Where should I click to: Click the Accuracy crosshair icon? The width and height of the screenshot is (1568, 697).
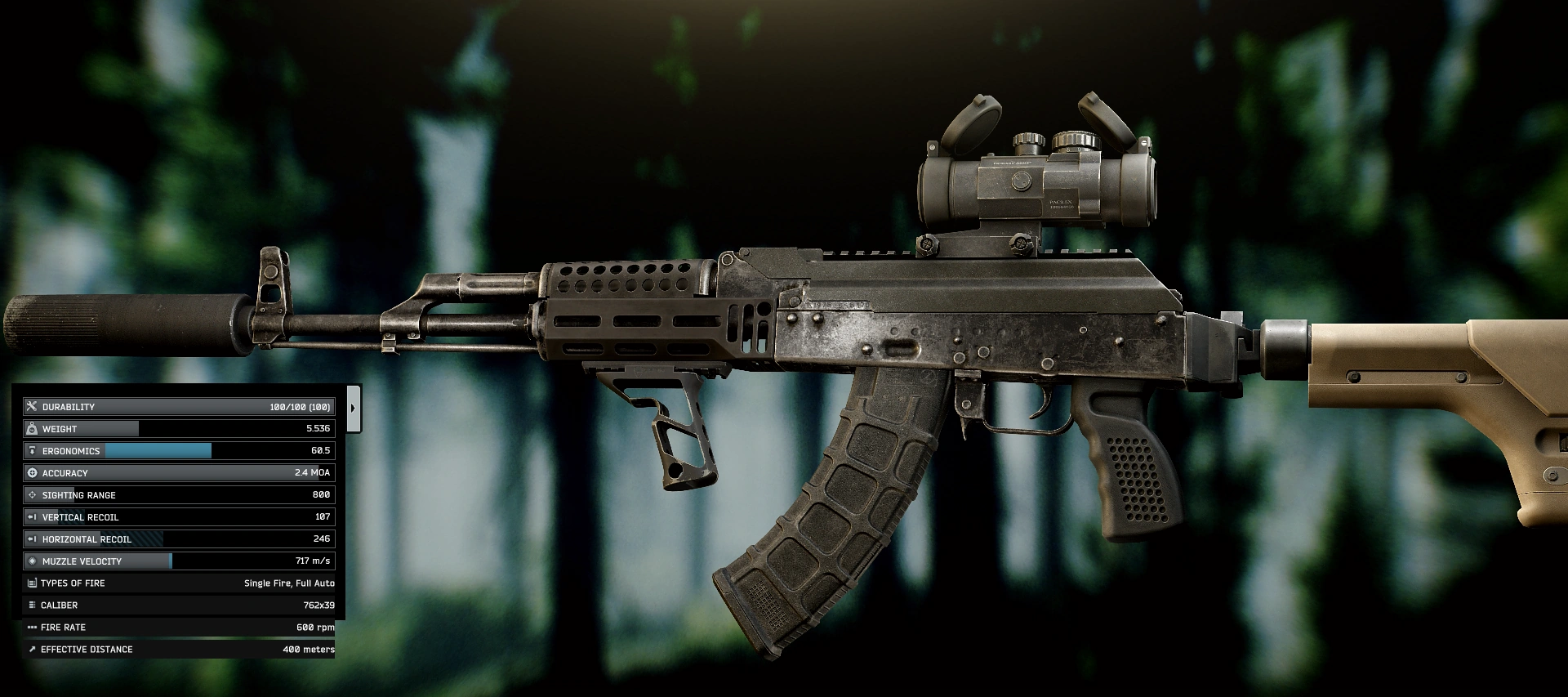click(33, 472)
